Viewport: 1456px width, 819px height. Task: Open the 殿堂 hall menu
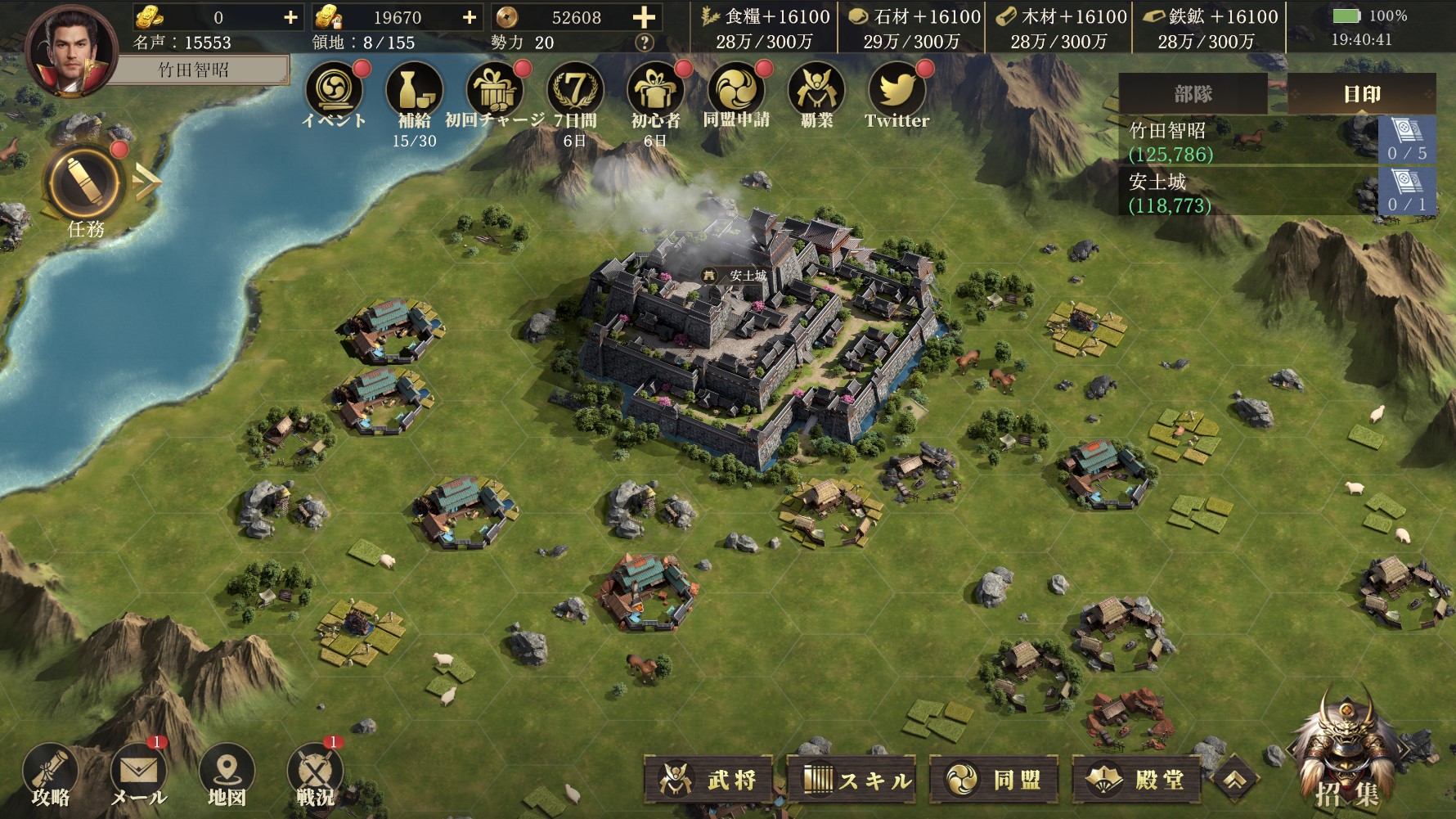point(1138,779)
